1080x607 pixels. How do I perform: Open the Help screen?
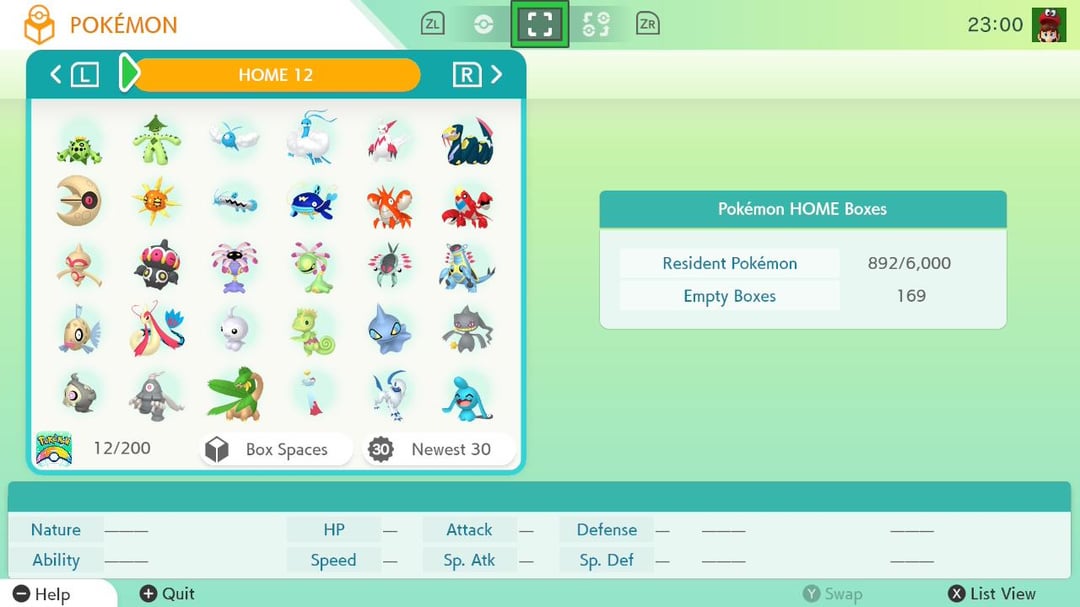[43, 594]
